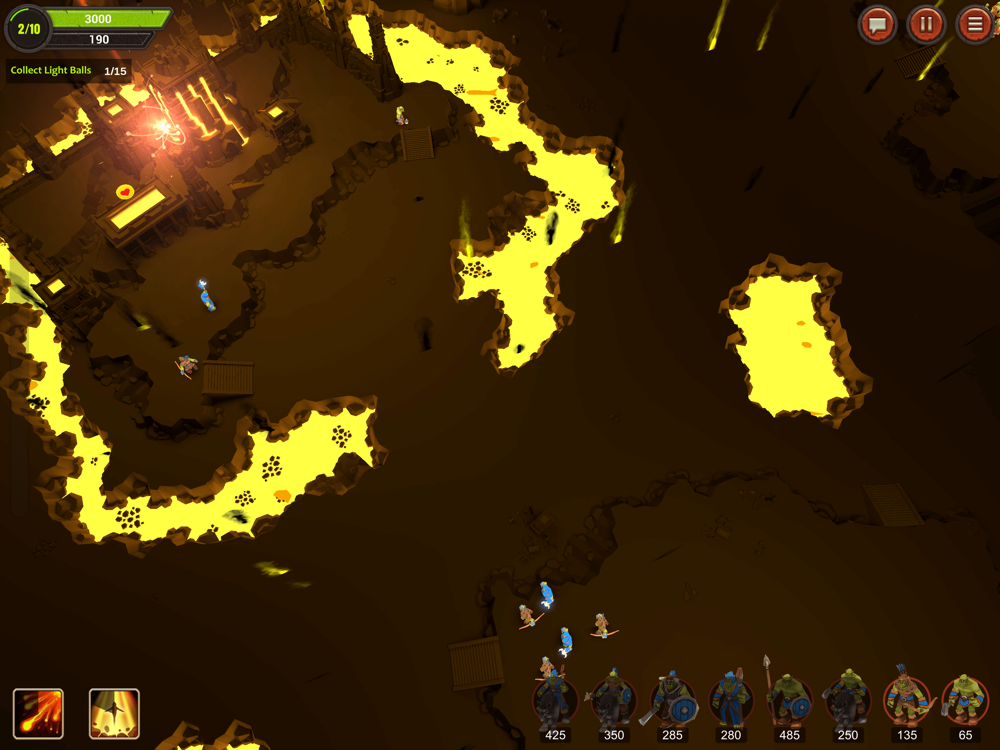
Task: Activate the golden light beam ability
Action: point(114,714)
